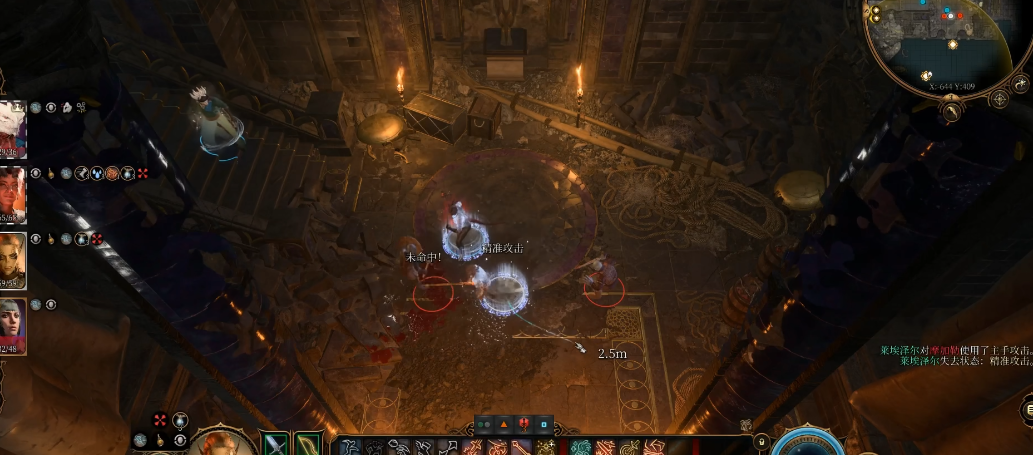This screenshot has width=1033, height=455.
Task: Select the orange triangle hotbar filter
Action: (x=504, y=424)
